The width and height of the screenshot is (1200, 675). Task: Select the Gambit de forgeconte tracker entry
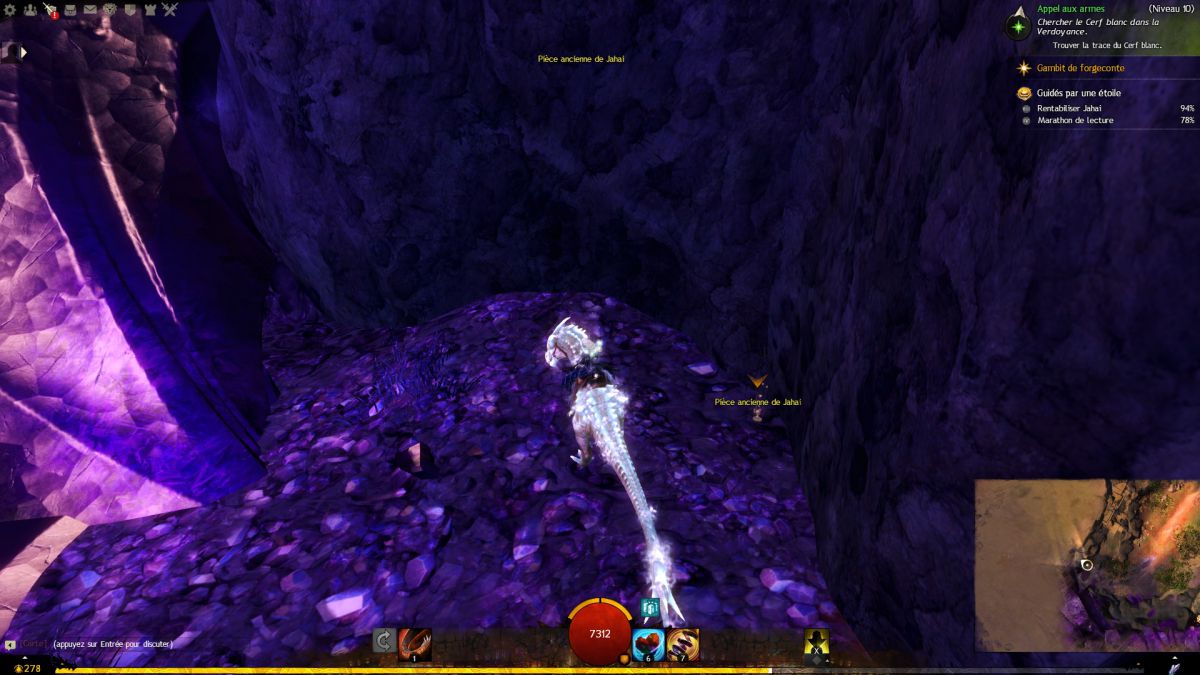pyautogui.click(x=1080, y=68)
